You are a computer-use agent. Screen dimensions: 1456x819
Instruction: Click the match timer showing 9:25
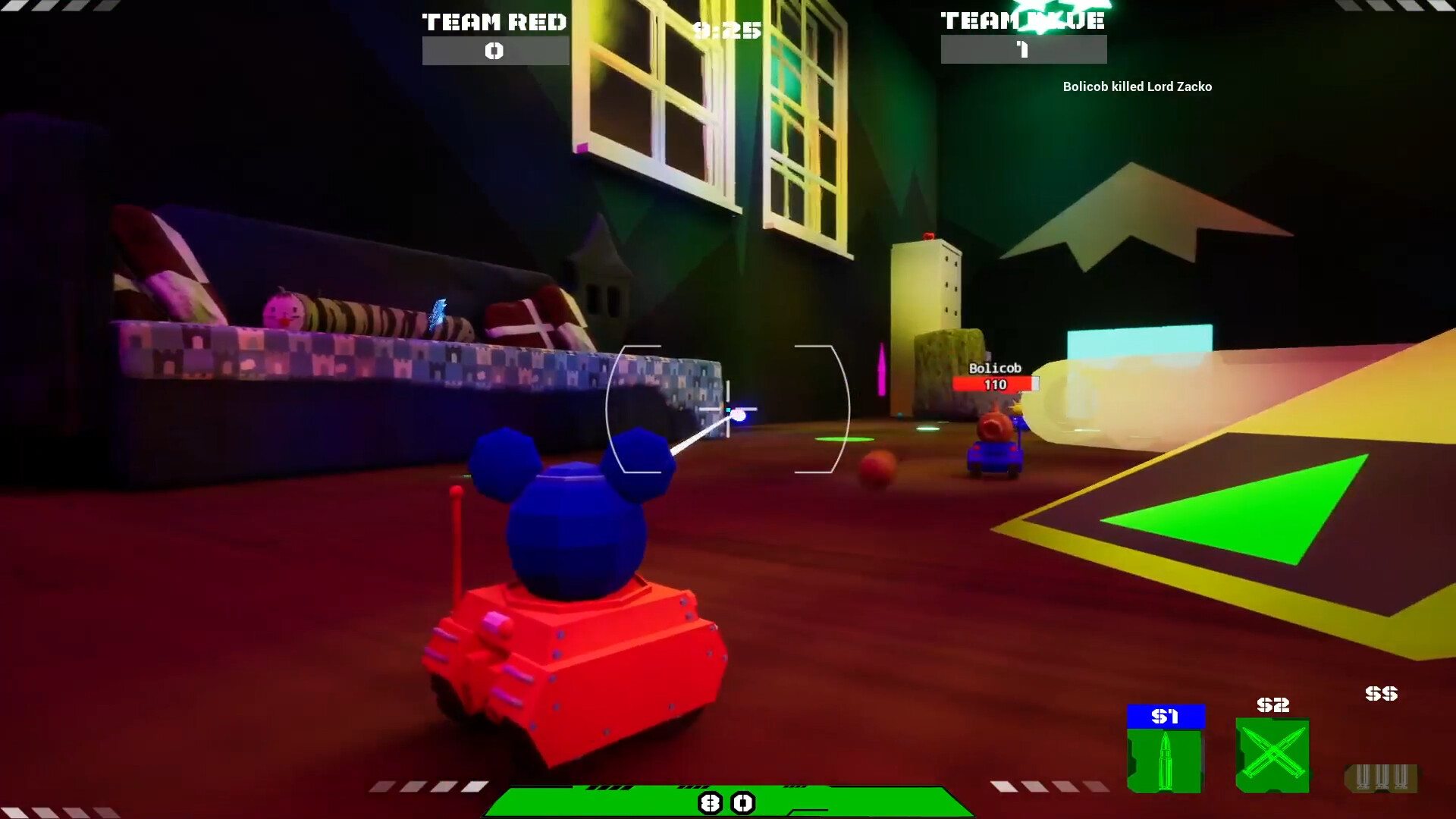pos(727,30)
